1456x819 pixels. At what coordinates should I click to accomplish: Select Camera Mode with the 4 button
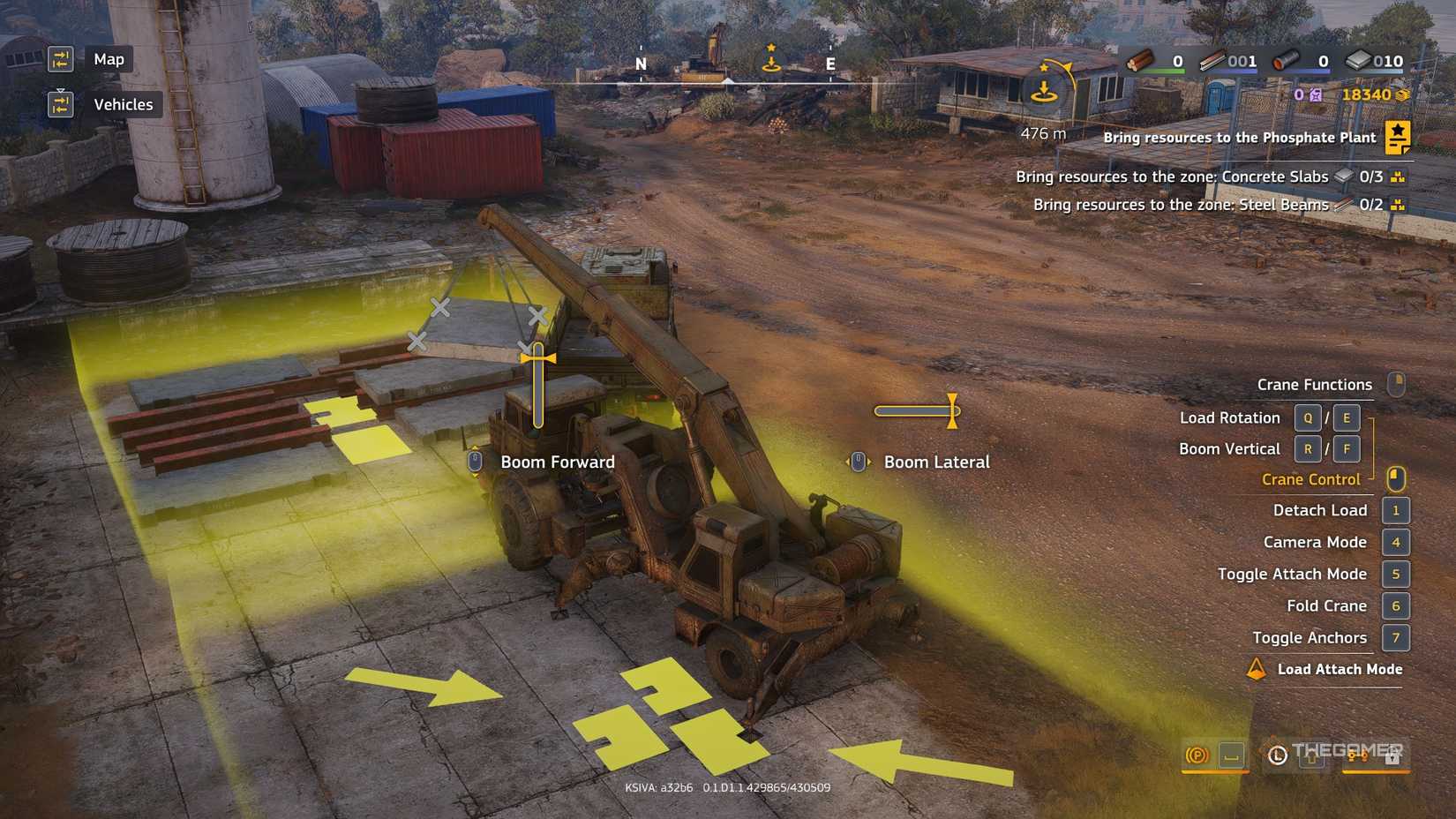click(1396, 542)
